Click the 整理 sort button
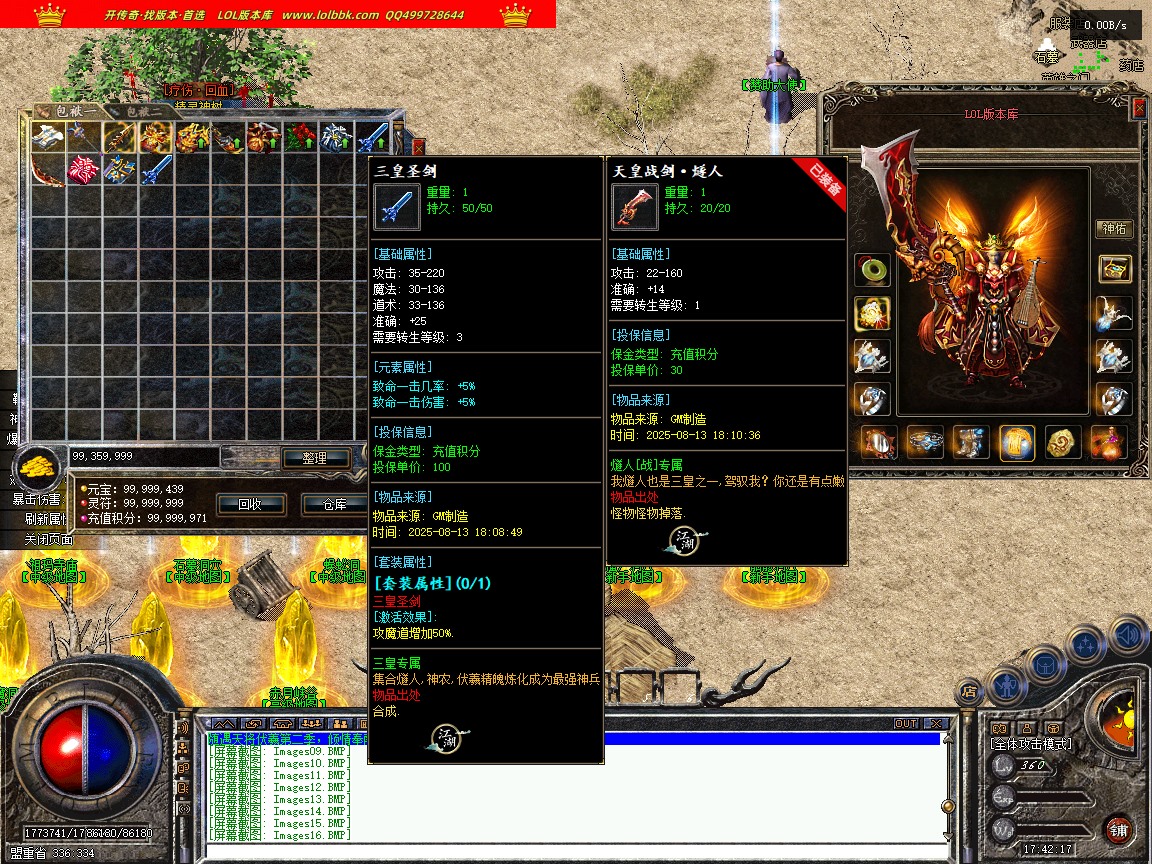Viewport: 1152px width, 864px height. point(314,458)
